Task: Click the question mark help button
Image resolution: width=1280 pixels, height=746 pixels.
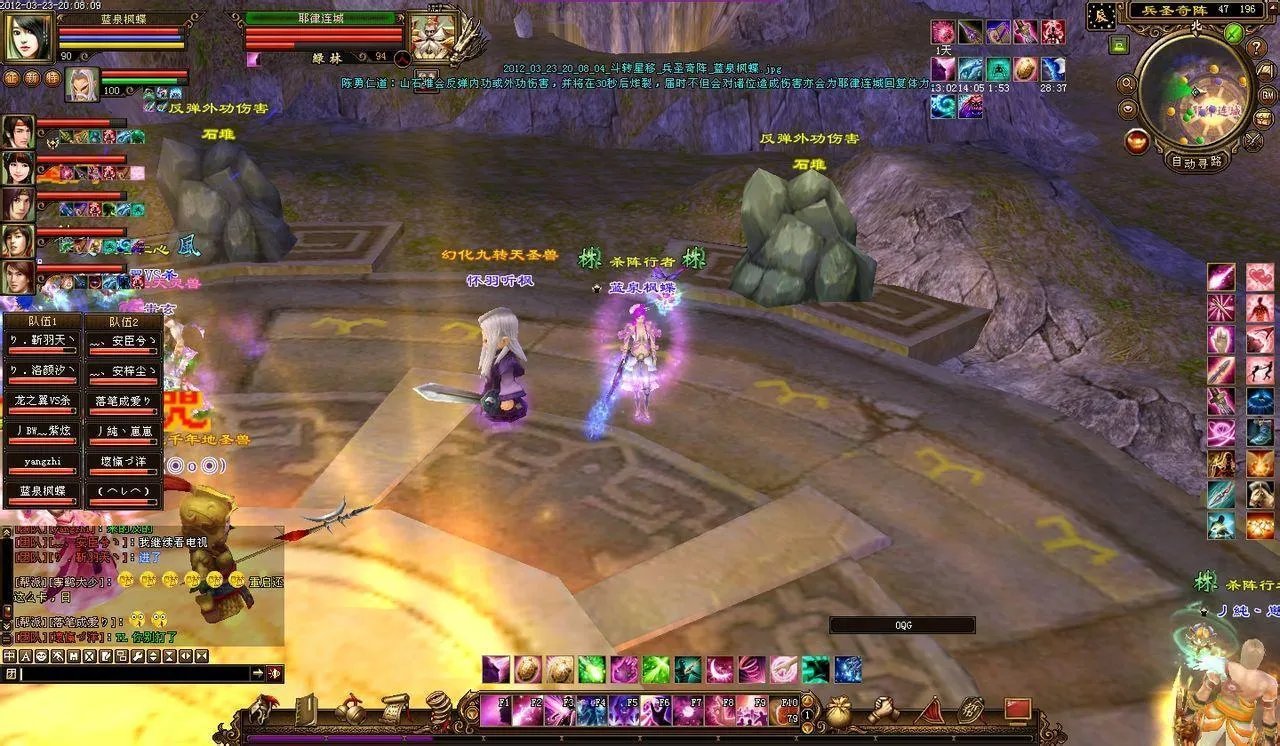Action: click(1258, 48)
